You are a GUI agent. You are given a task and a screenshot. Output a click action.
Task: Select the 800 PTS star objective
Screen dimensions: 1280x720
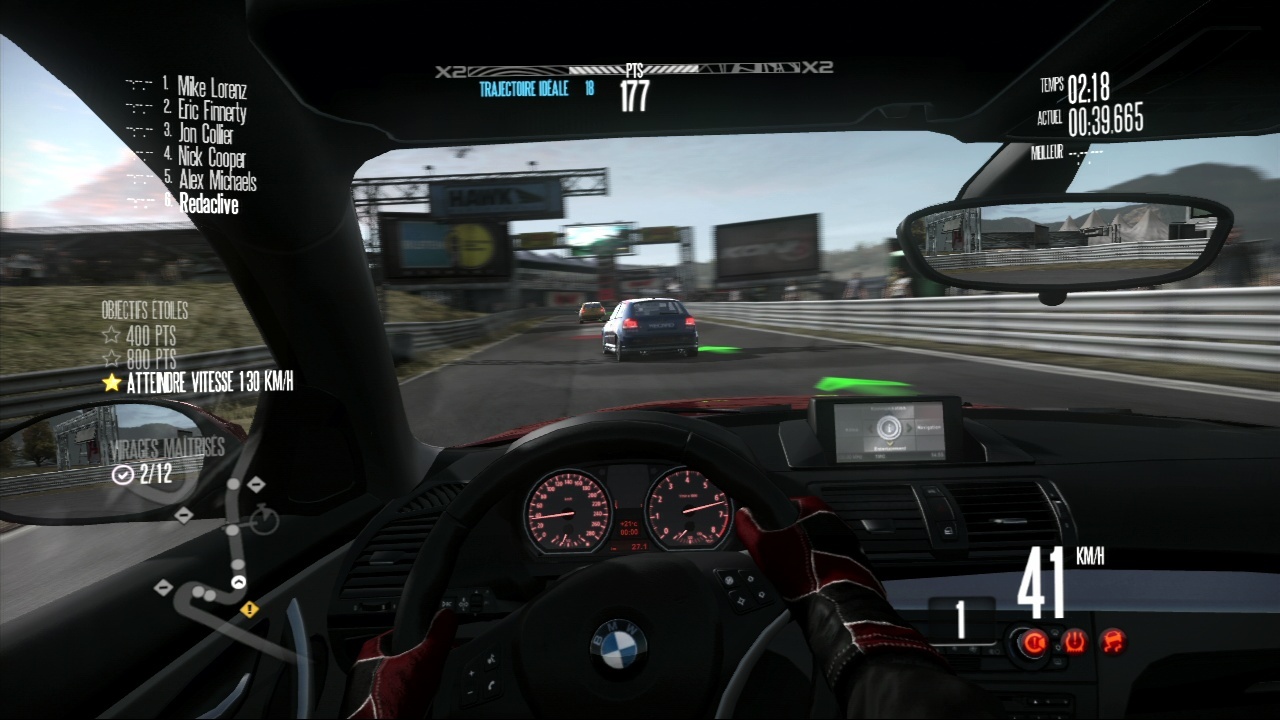pyautogui.click(x=139, y=358)
